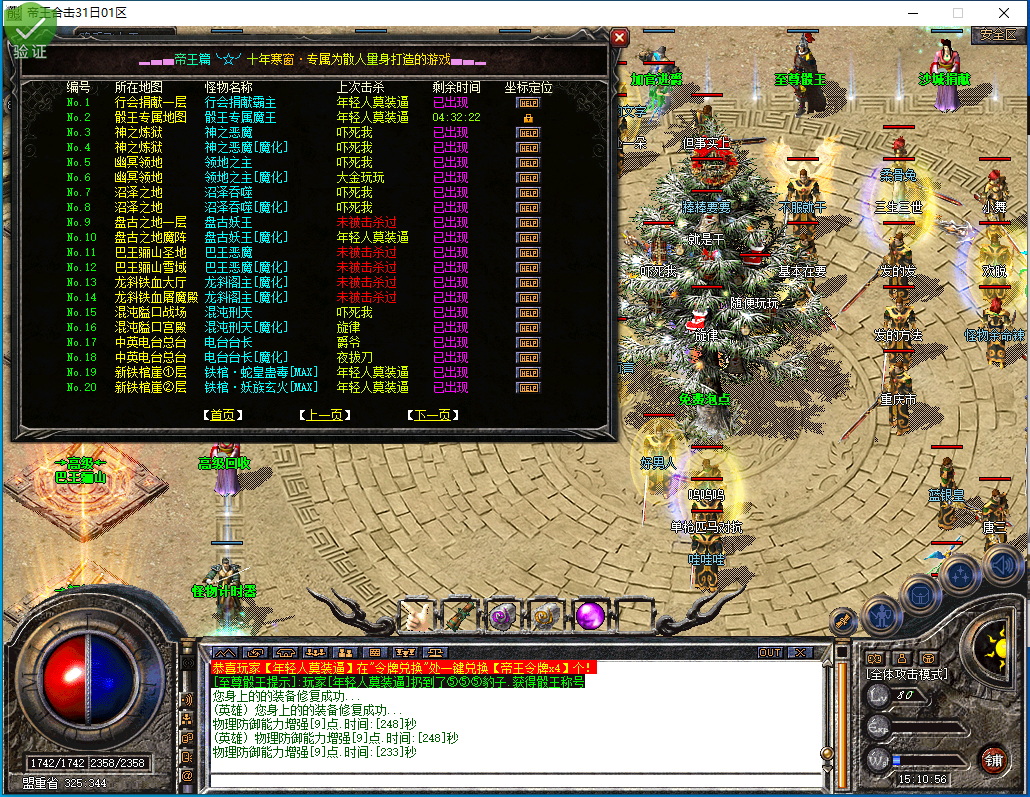Click the lock icon on row No.2
Screen dimensions: 1030x797
coord(528,118)
